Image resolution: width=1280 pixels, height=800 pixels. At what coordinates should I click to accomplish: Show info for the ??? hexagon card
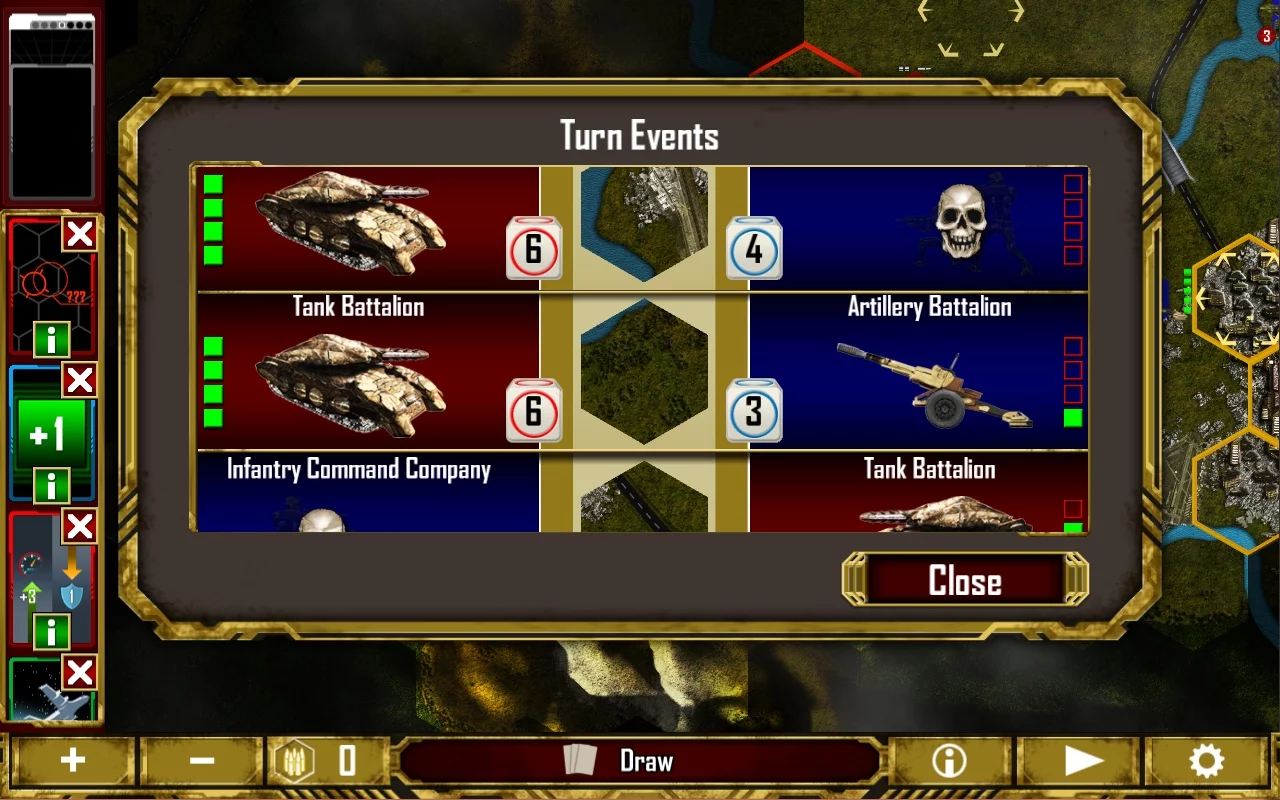(x=51, y=340)
